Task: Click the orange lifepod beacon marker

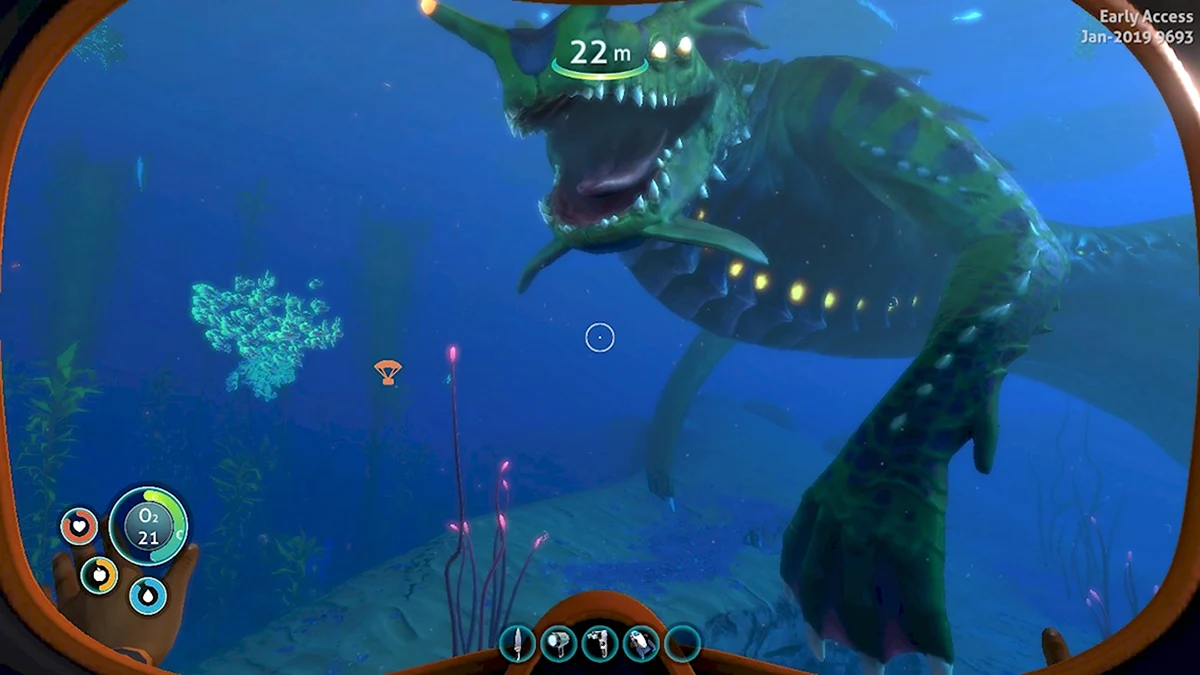Action: [387, 372]
